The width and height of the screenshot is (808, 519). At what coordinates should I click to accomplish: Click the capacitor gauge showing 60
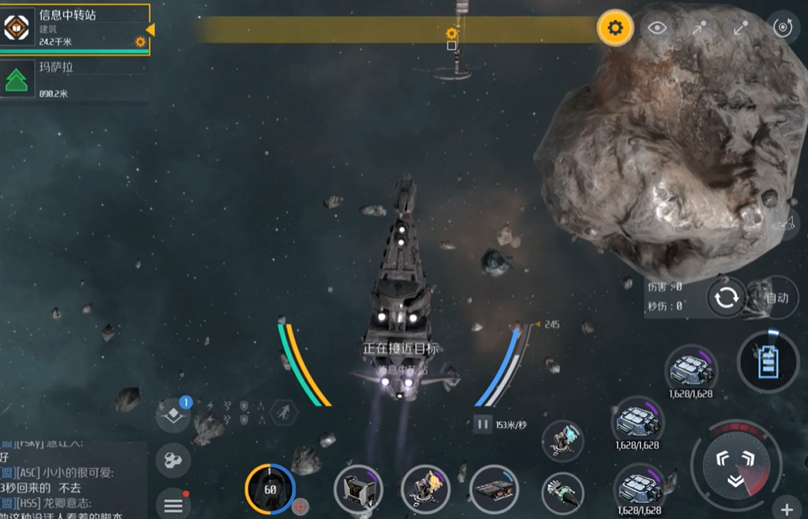pos(269,489)
